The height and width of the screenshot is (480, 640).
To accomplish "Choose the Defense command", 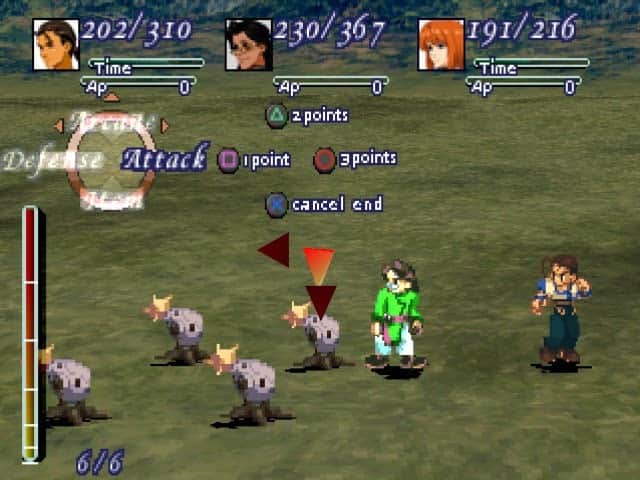I will tap(52, 160).
